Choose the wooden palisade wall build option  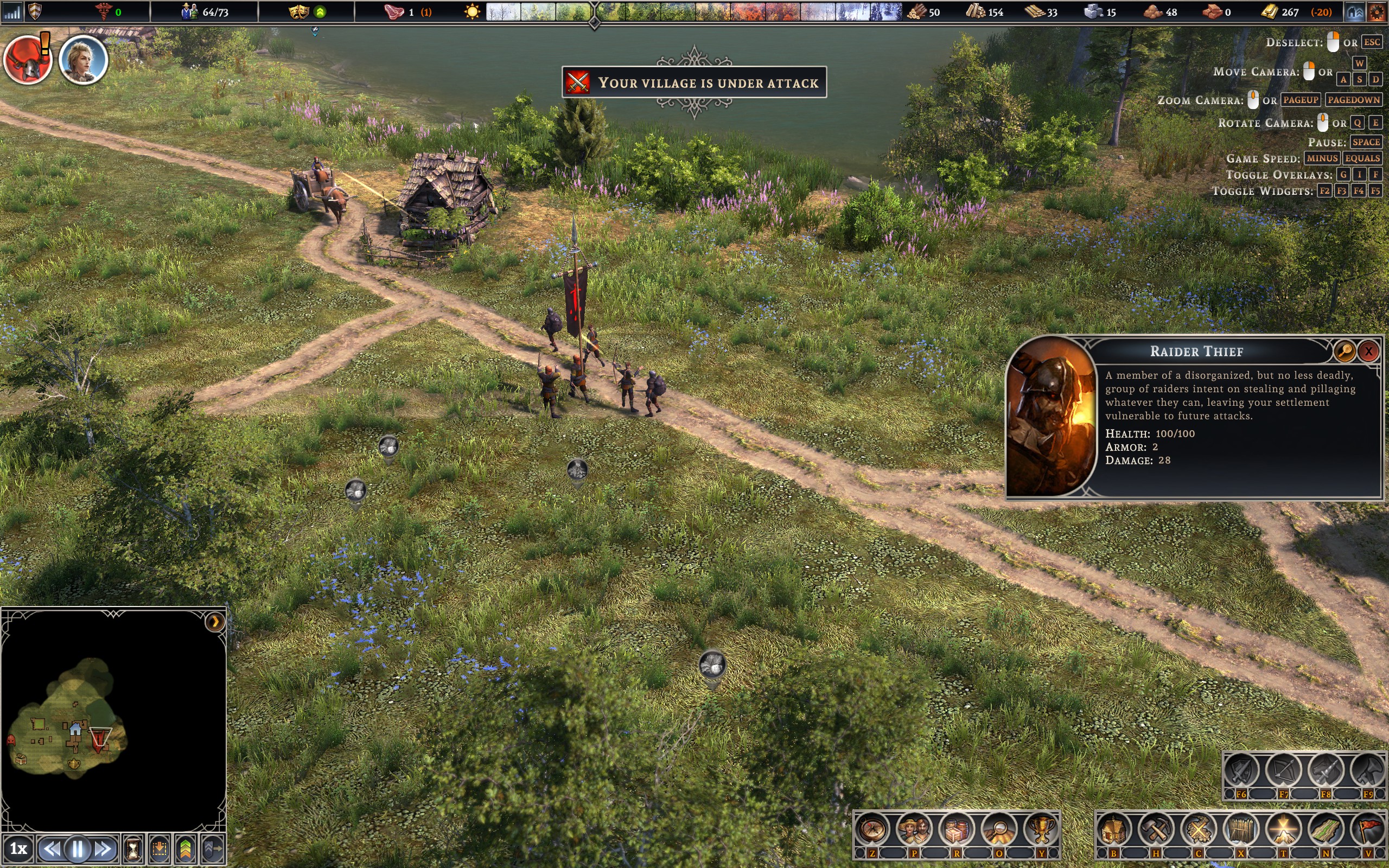1241,829
